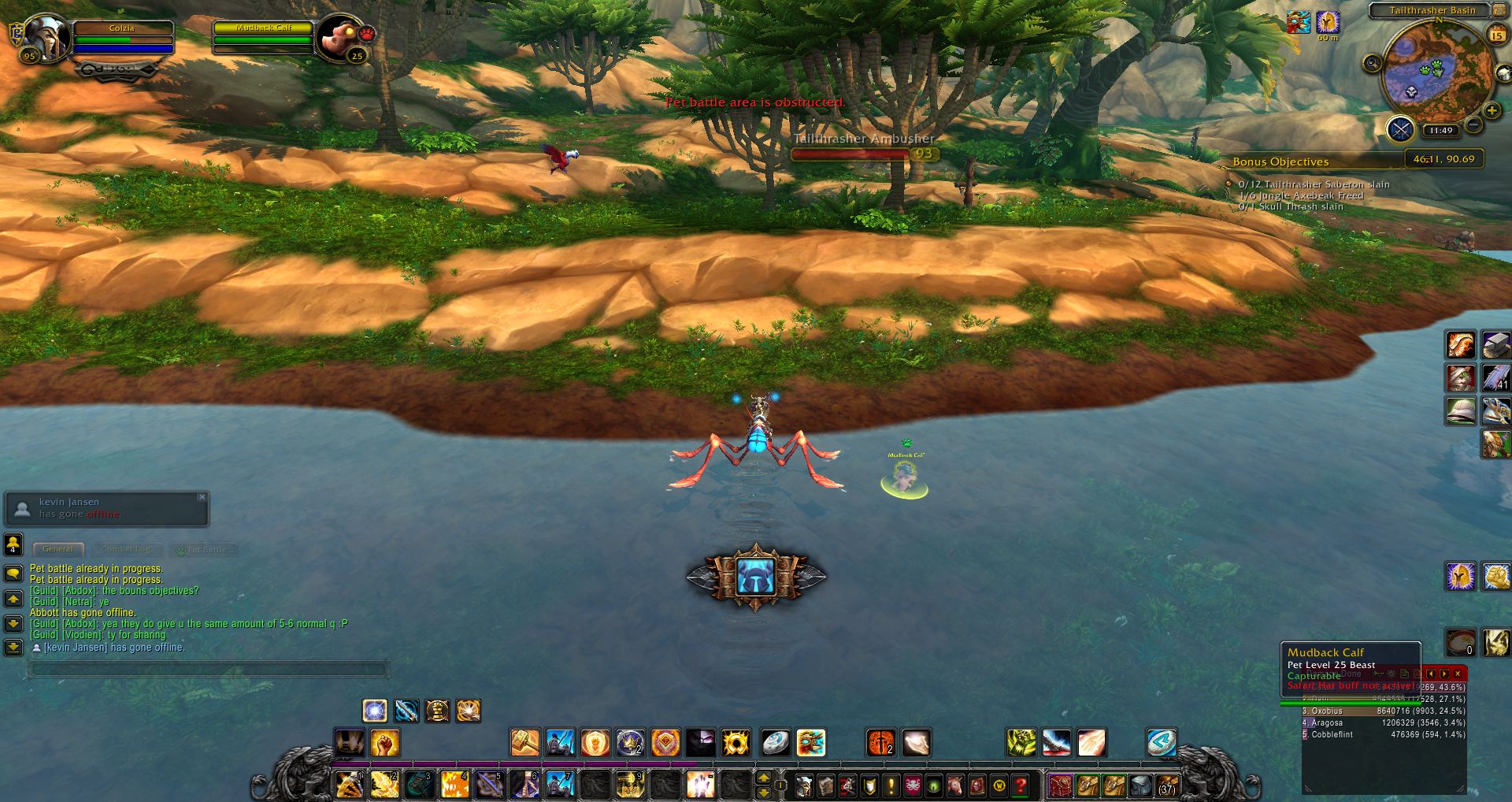The height and width of the screenshot is (802, 1512).
Task: Click the helmet extra action button
Action: 756,577
